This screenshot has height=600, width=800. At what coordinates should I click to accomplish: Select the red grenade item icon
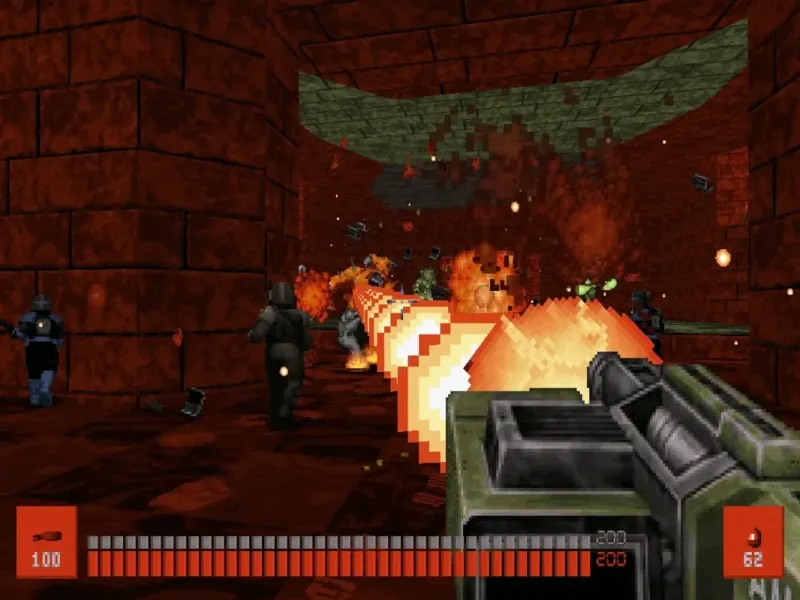tap(752, 541)
